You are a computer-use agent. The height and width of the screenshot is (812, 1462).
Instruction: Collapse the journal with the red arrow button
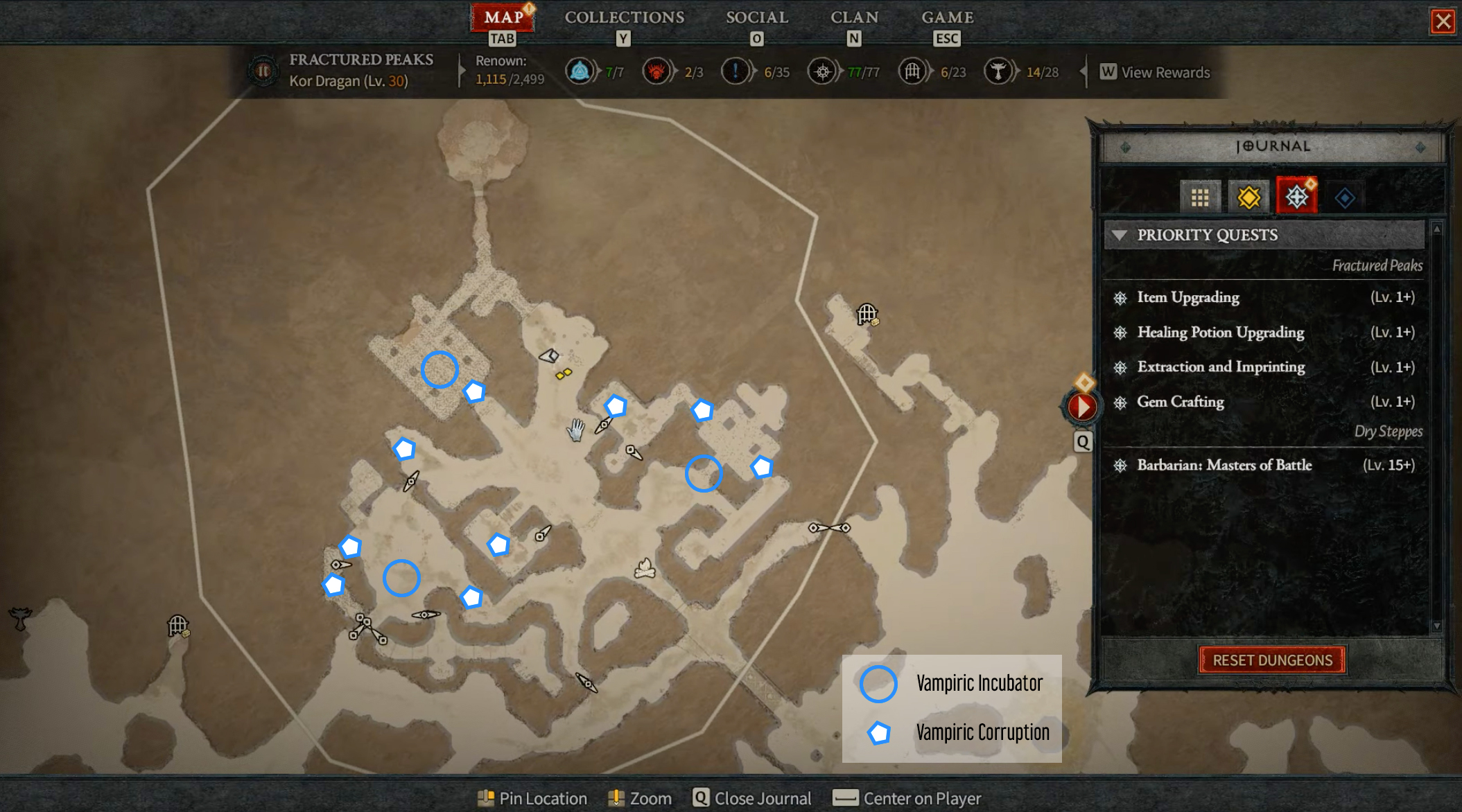pos(1082,407)
